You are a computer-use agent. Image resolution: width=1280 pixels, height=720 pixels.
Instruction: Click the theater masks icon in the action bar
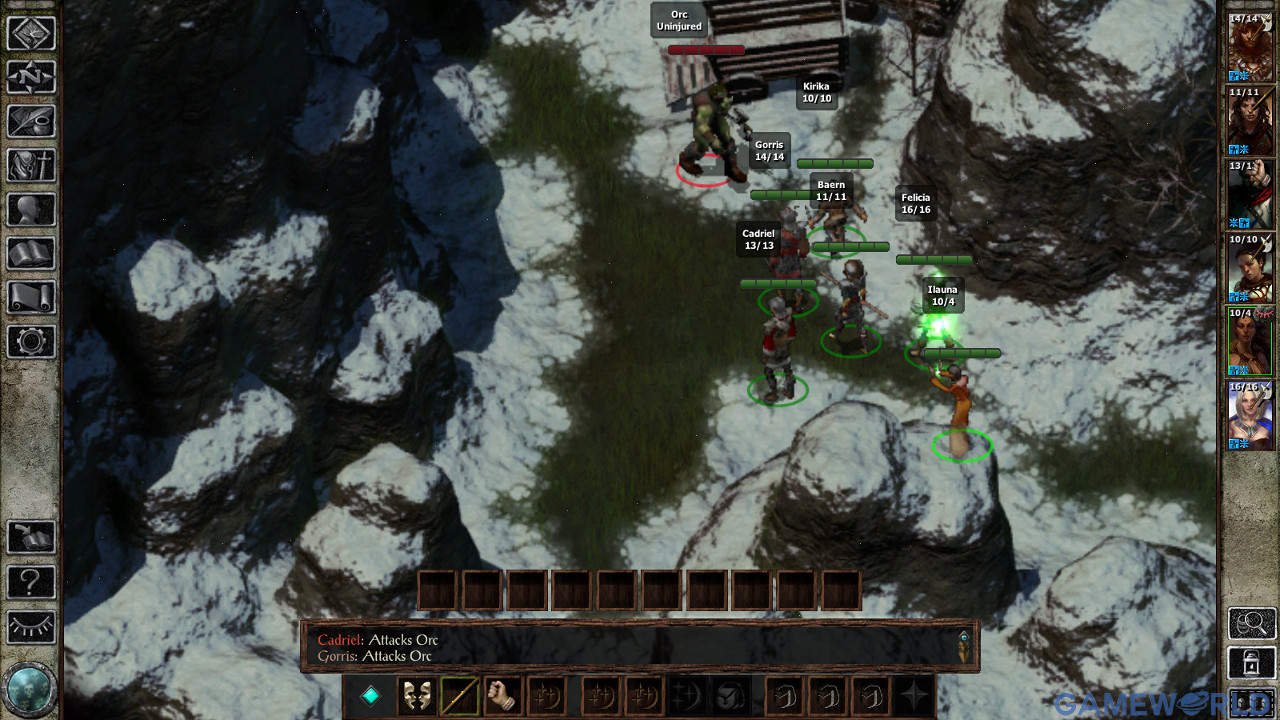417,696
